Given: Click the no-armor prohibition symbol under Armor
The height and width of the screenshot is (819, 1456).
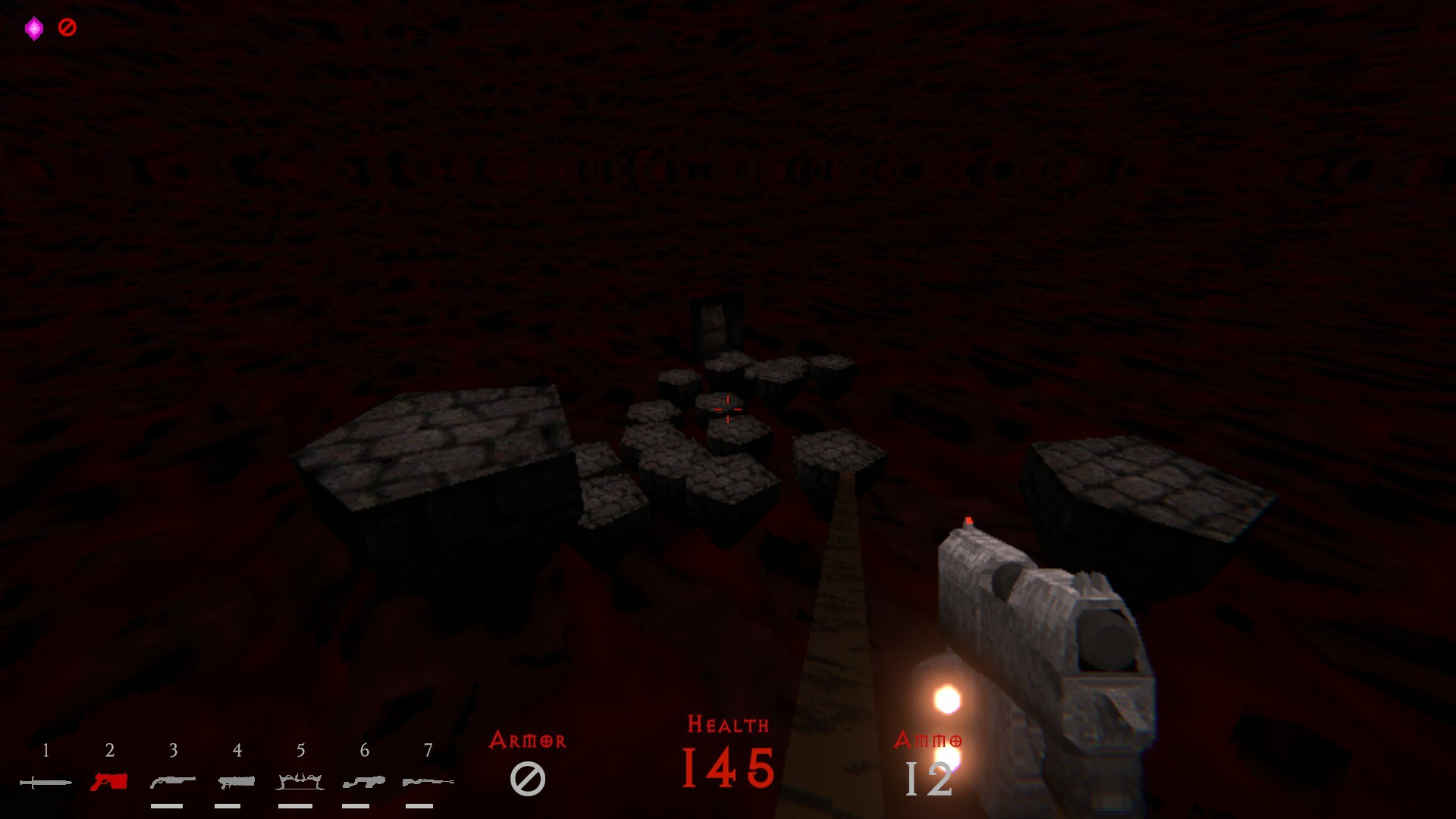Looking at the screenshot, I should coord(529,777).
